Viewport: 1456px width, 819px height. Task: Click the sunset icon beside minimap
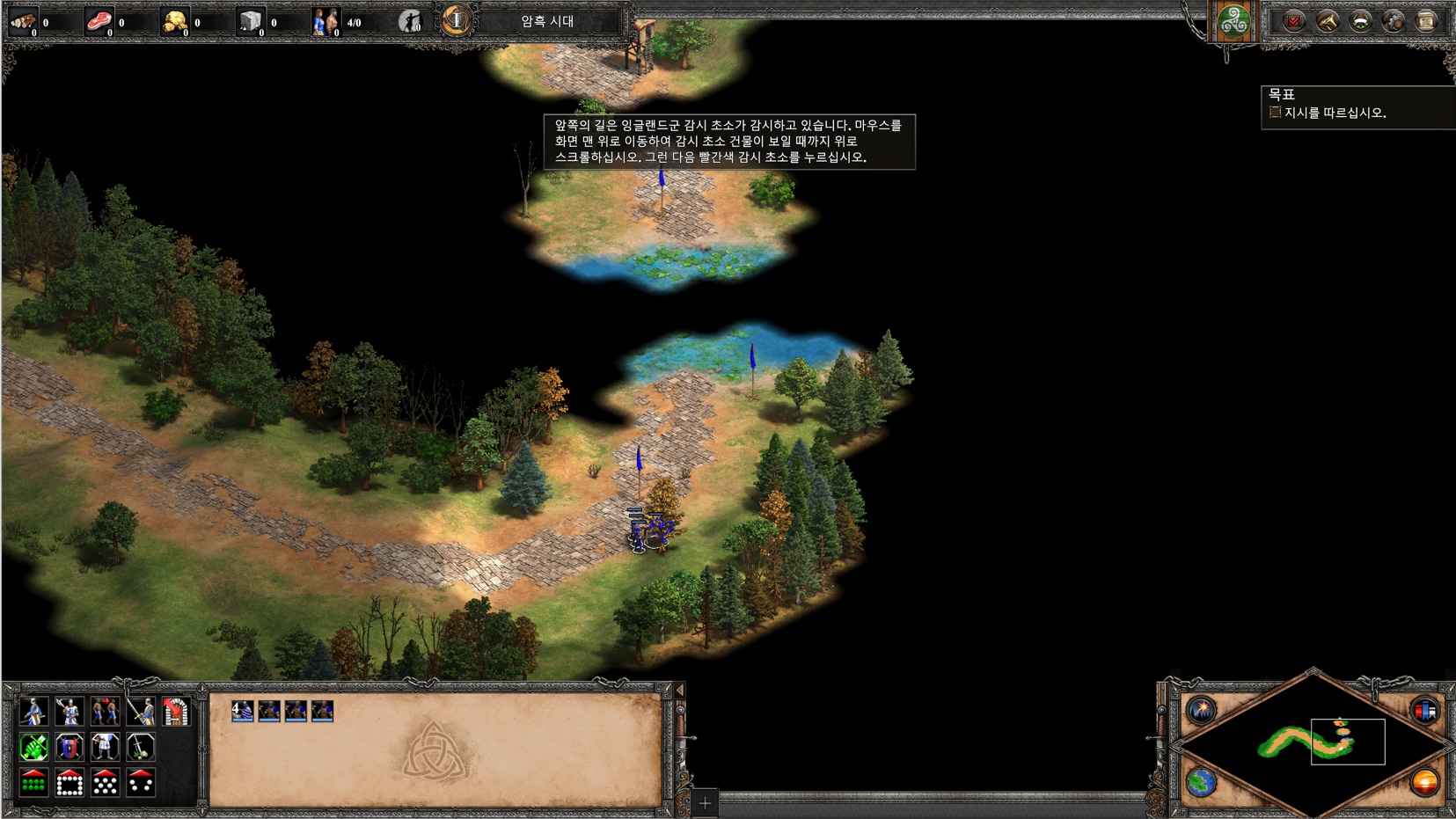coord(1425,781)
